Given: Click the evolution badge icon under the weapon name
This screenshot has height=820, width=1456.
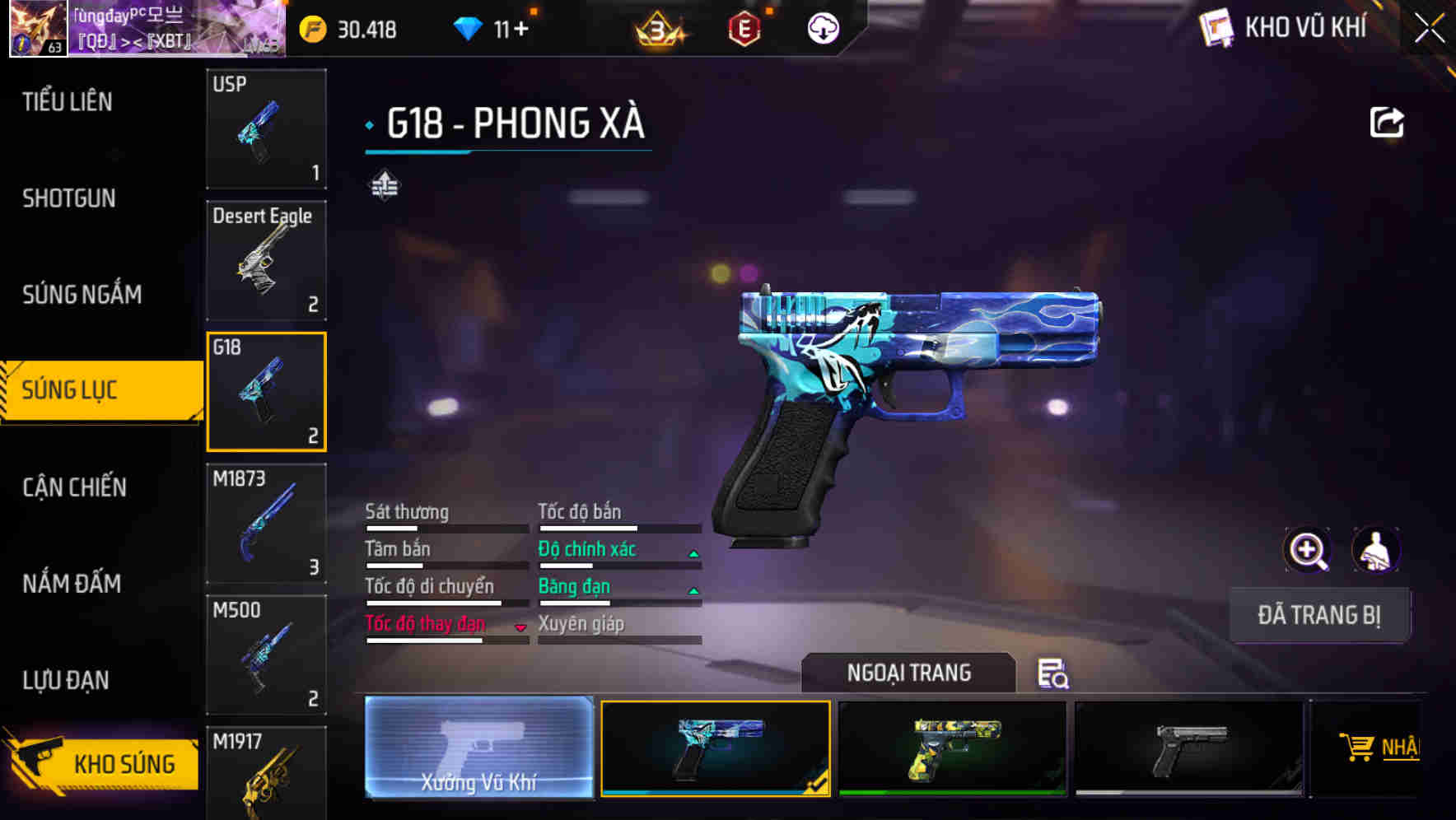Looking at the screenshot, I should click(385, 186).
